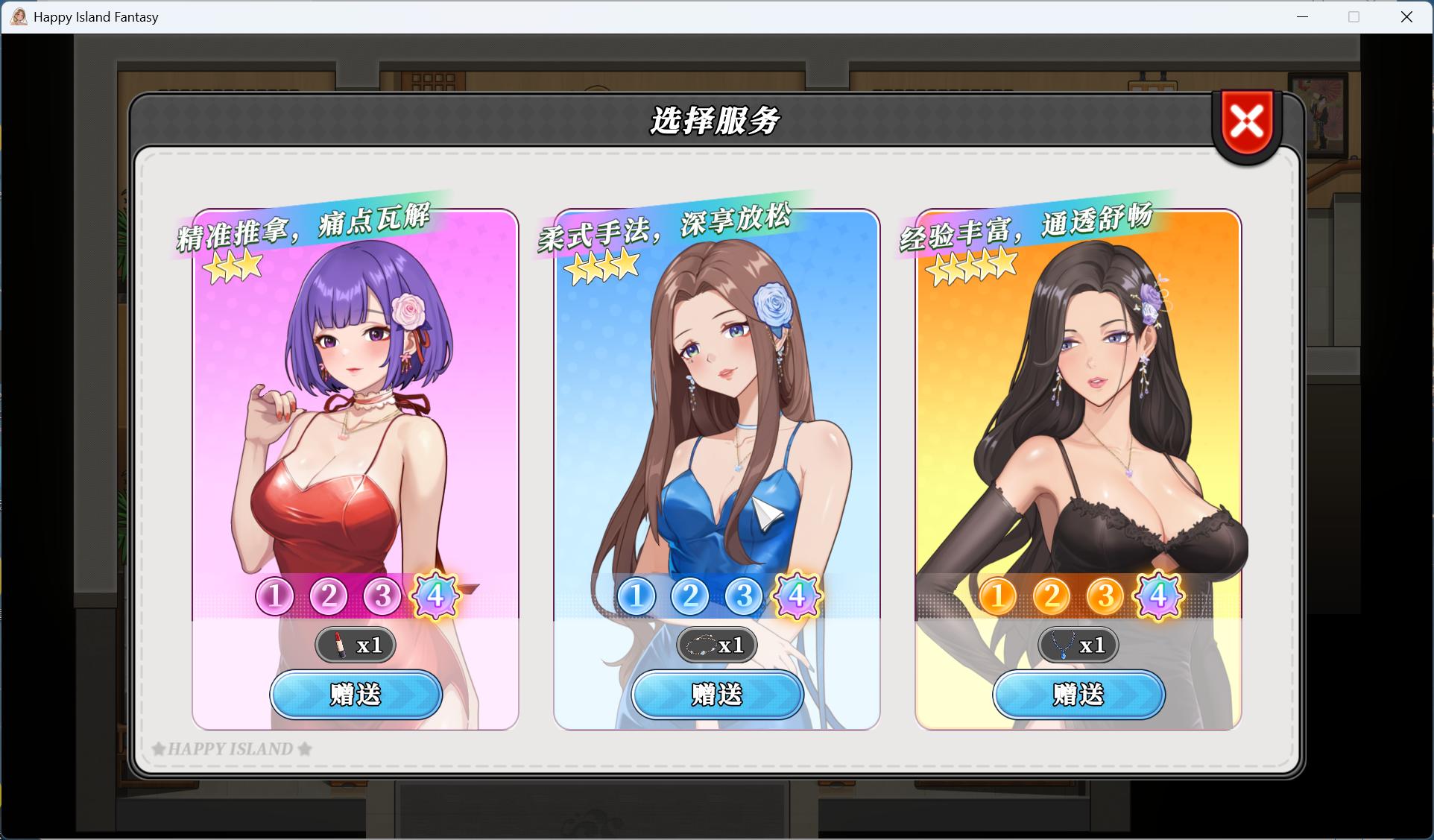1434x840 pixels.
Task: Click the HAPPY ISLAND watermark label
Action: [231, 748]
